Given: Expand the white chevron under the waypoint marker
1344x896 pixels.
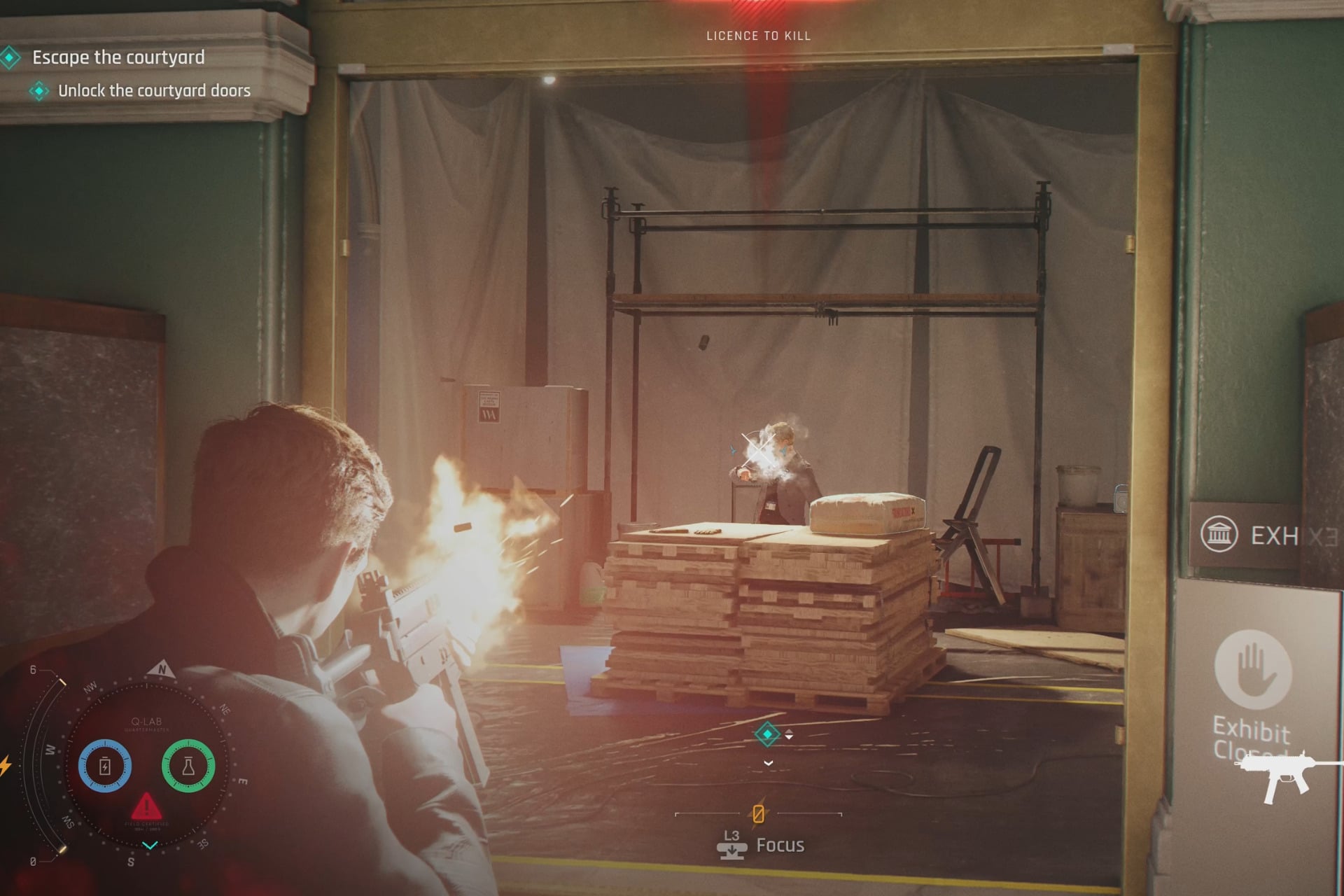Looking at the screenshot, I should (x=768, y=763).
